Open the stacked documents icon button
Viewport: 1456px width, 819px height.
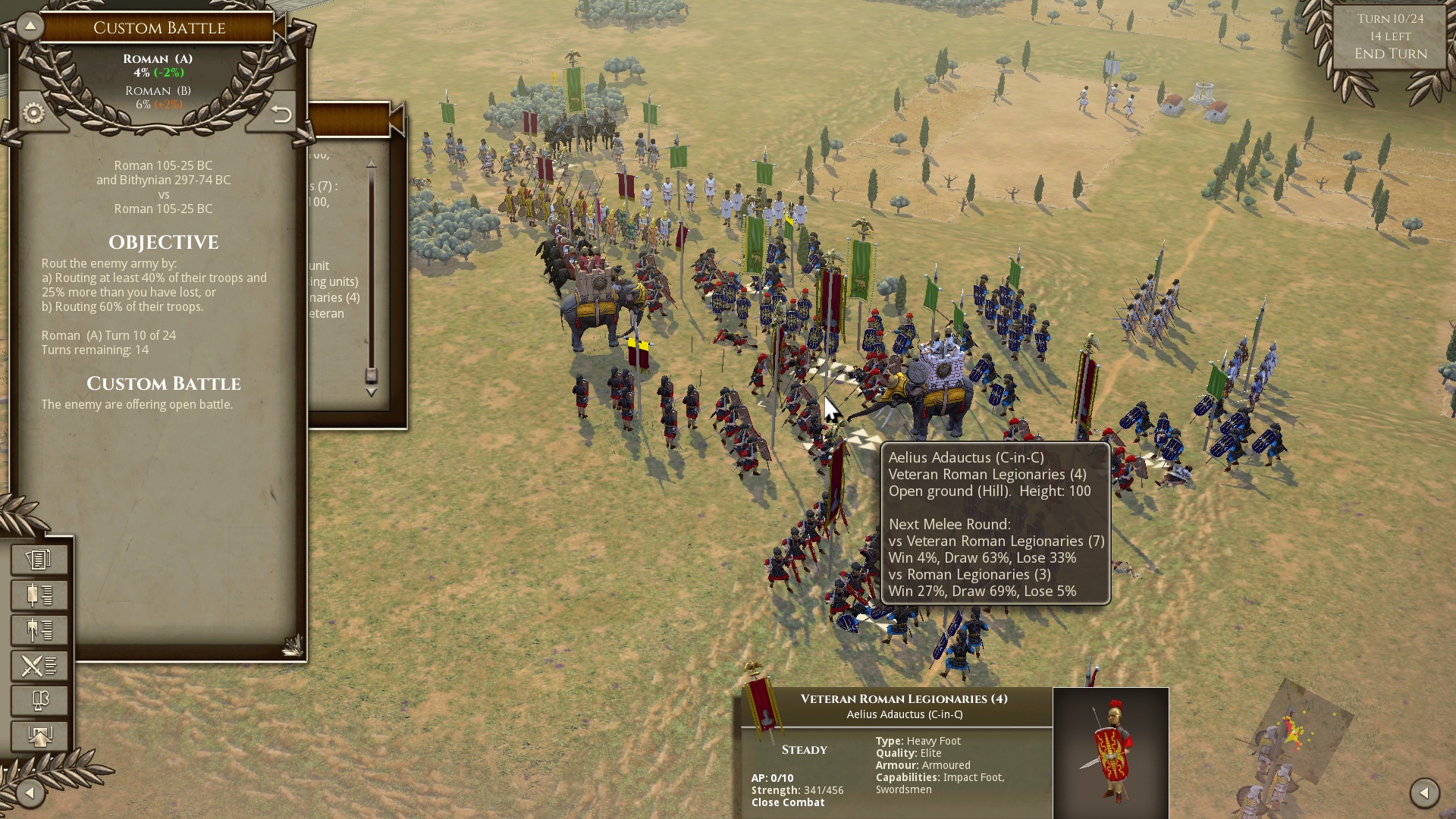(39, 560)
